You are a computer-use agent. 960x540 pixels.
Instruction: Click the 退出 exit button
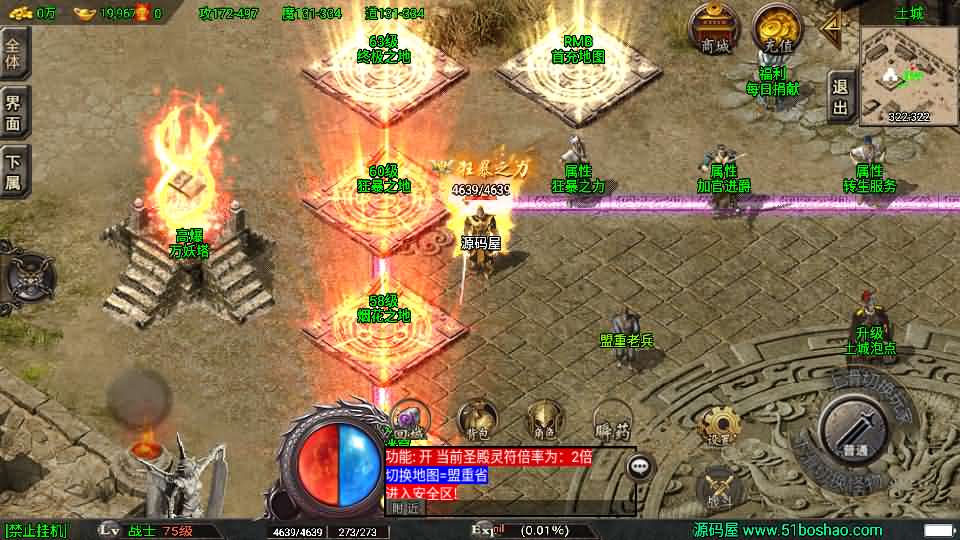840,98
